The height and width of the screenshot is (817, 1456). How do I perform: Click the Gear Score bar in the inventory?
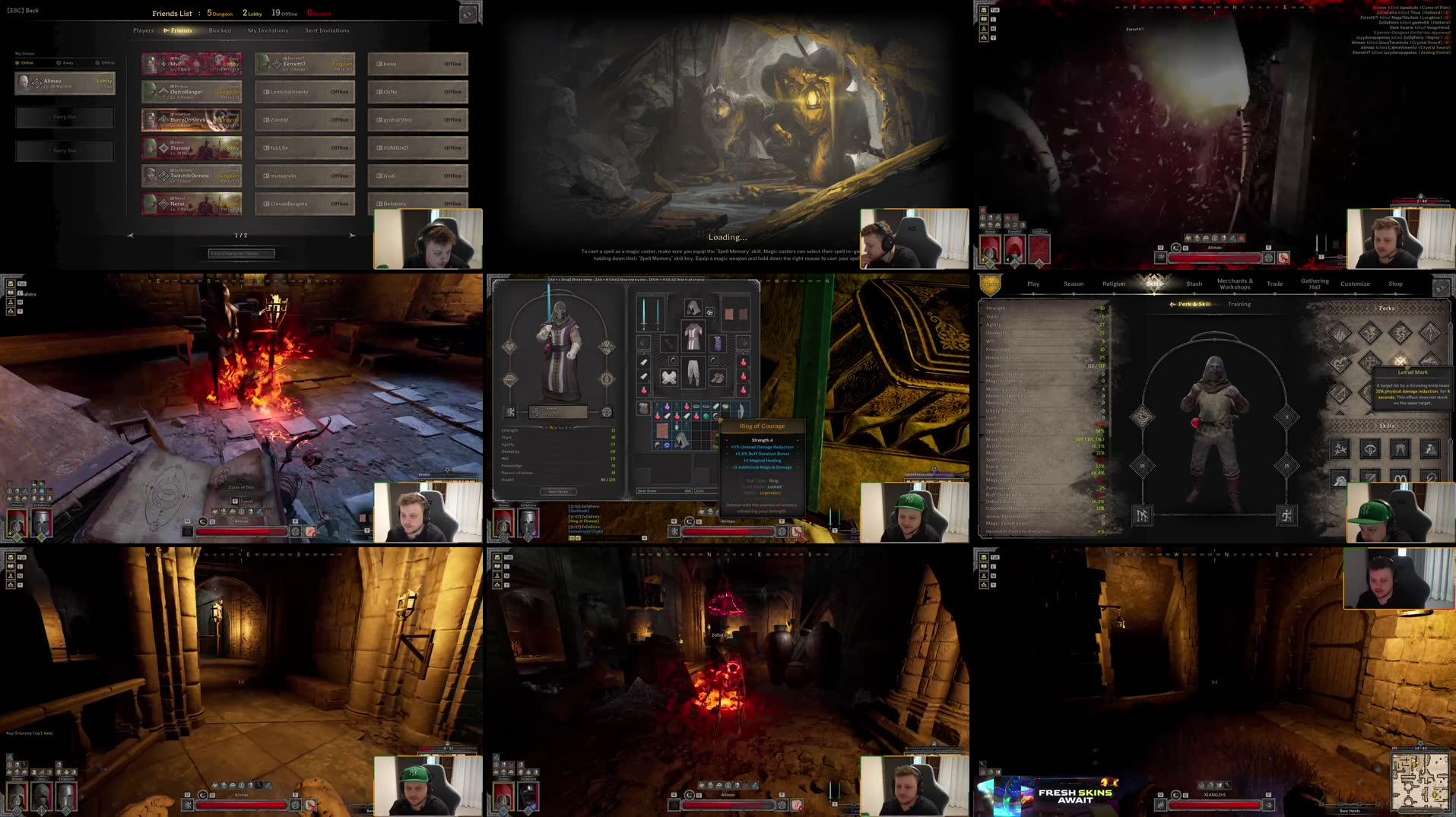pos(664,491)
